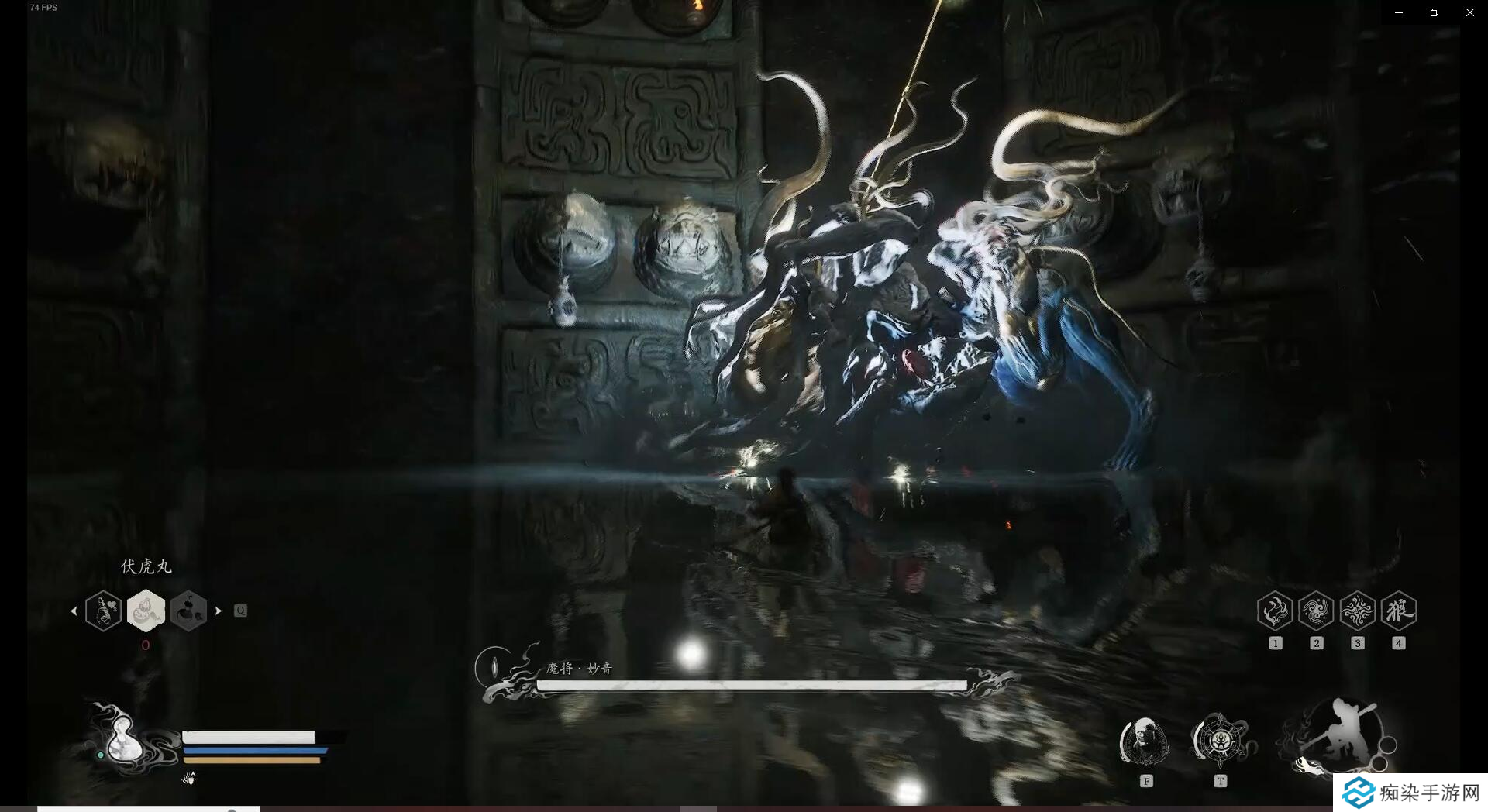Select the dark teapot item slot
The width and height of the screenshot is (1488, 812).
(188, 611)
